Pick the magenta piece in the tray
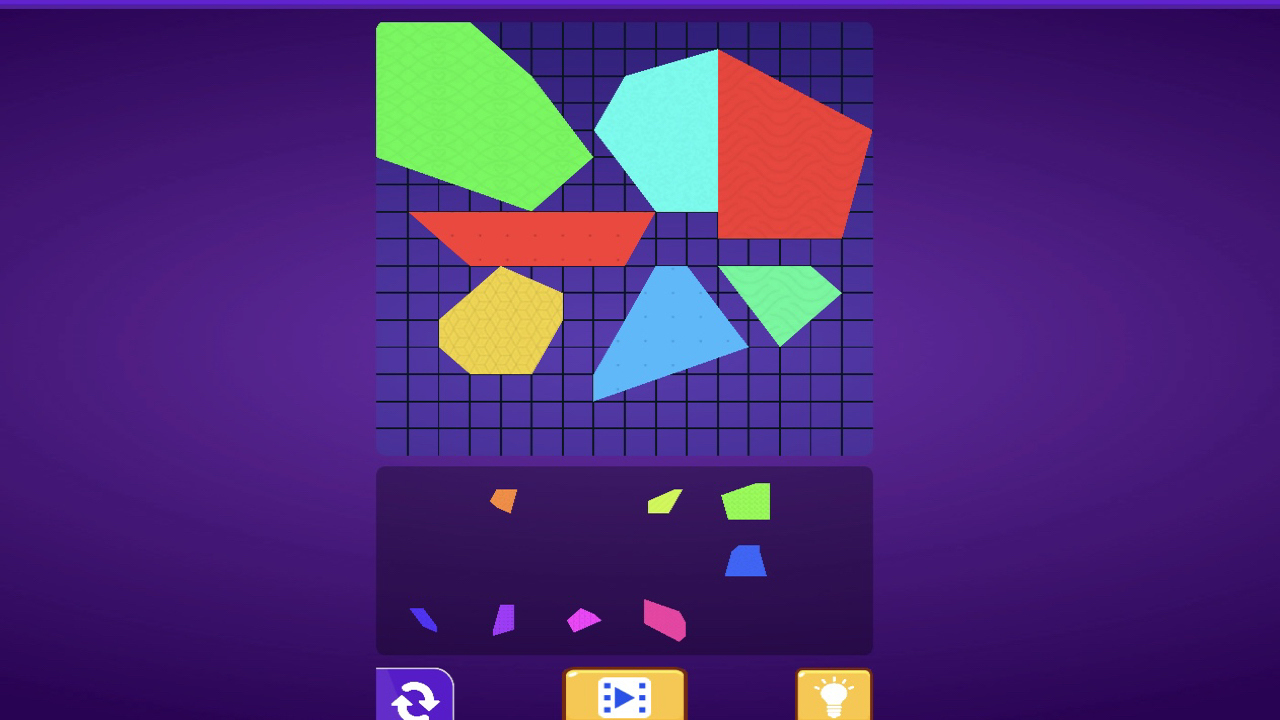1280x720 pixels. [583, 620]
